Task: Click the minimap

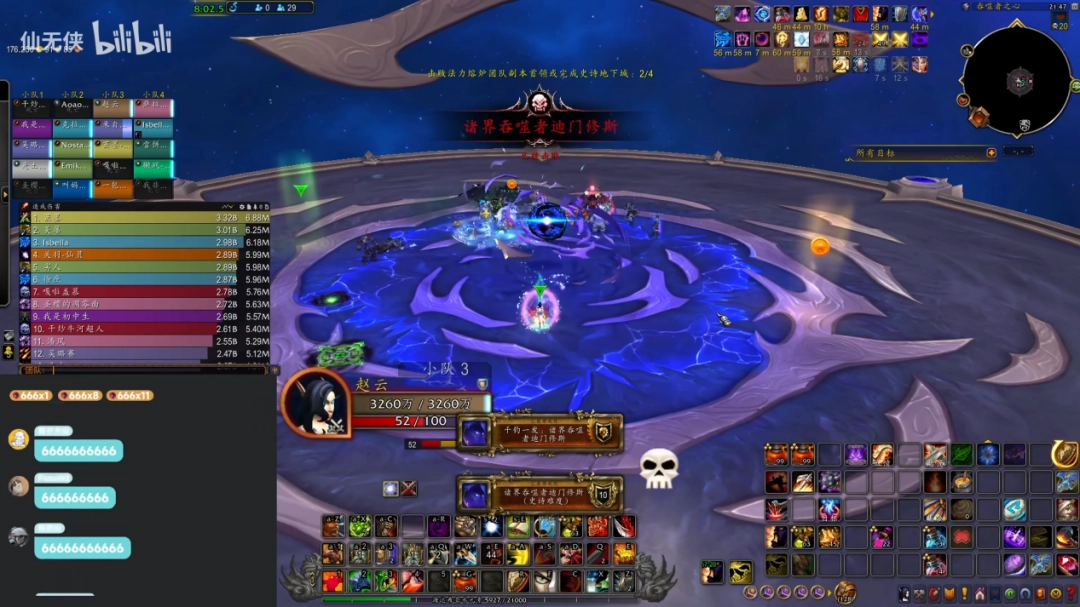Action: pos(1016,81)
